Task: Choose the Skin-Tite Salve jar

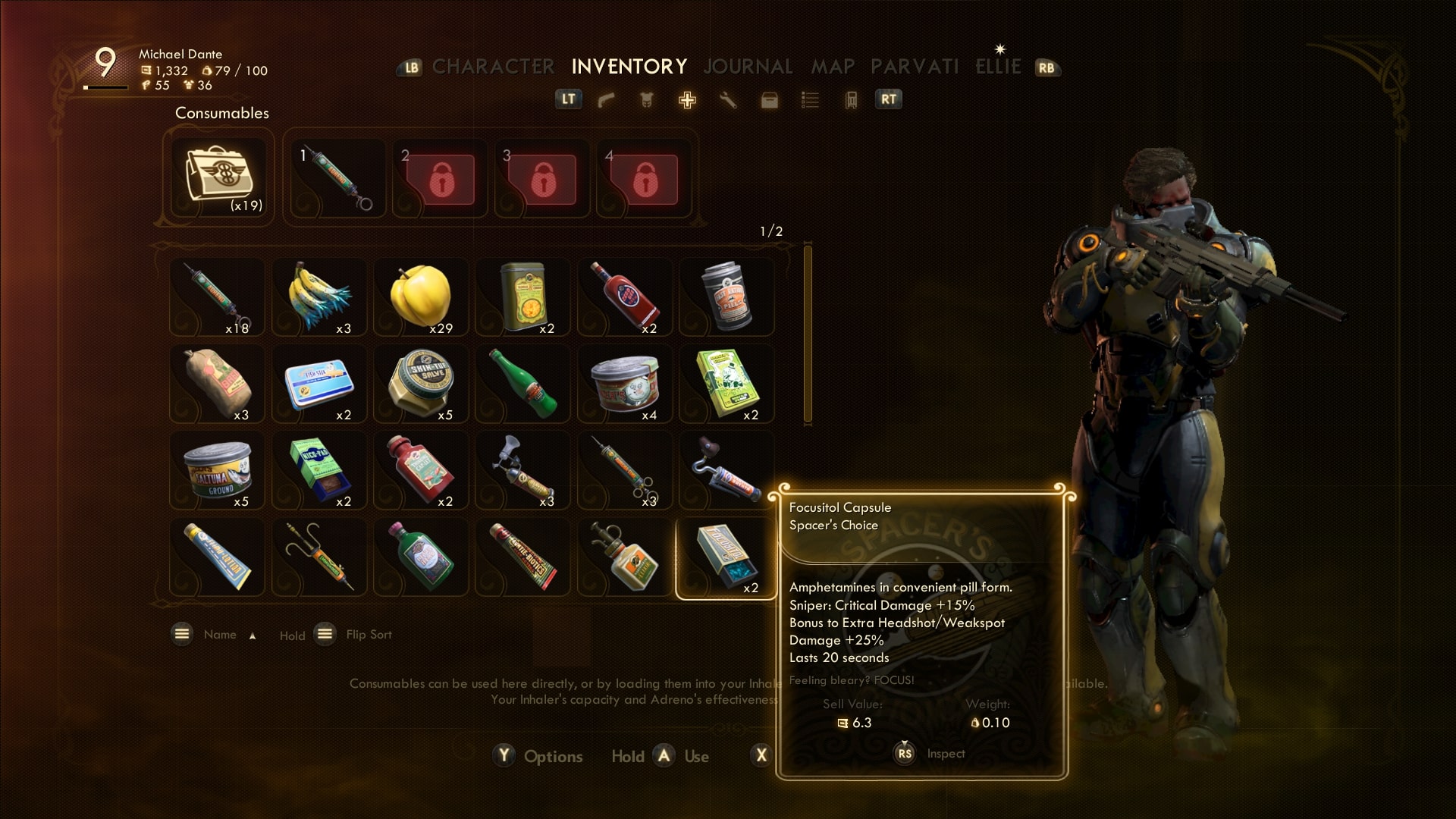Action: [x=421, y=383]
